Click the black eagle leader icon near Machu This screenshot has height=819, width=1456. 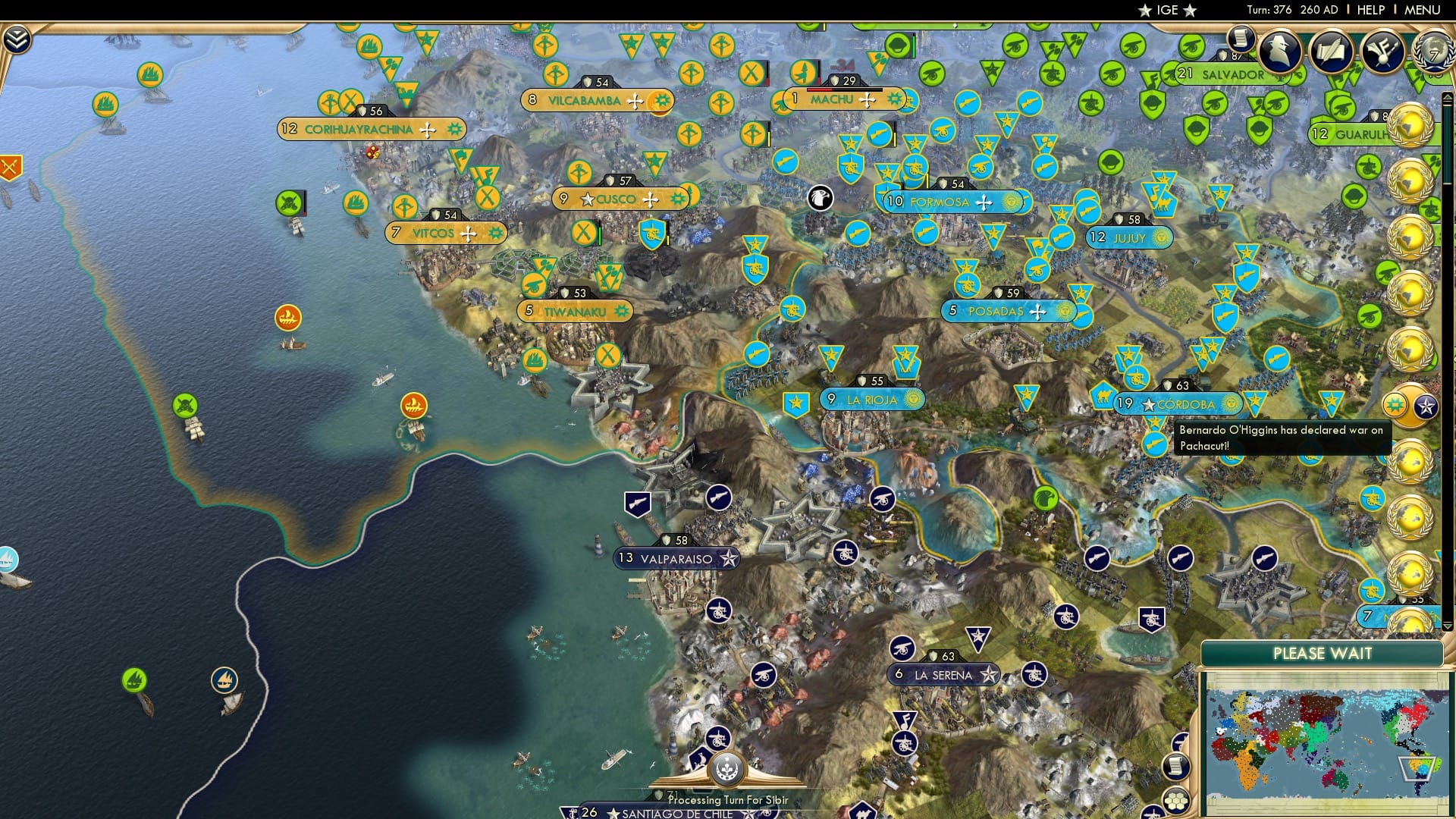point(819,199)
